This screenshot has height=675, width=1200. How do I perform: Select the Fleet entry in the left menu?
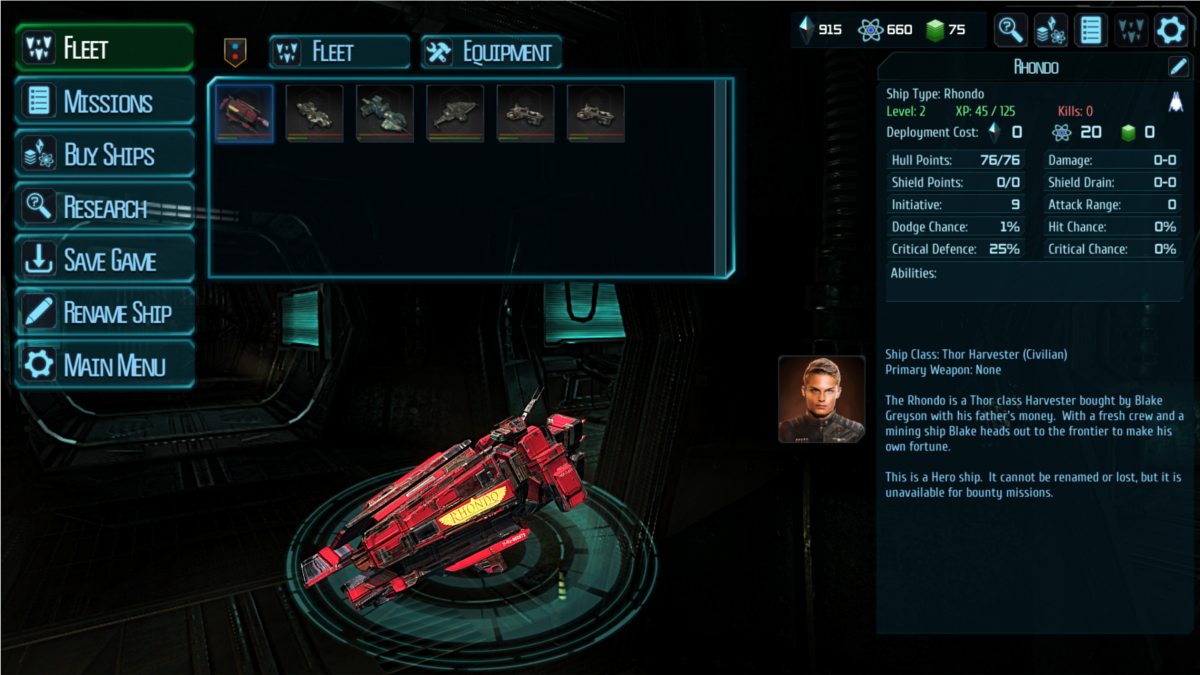pos(104,48)
